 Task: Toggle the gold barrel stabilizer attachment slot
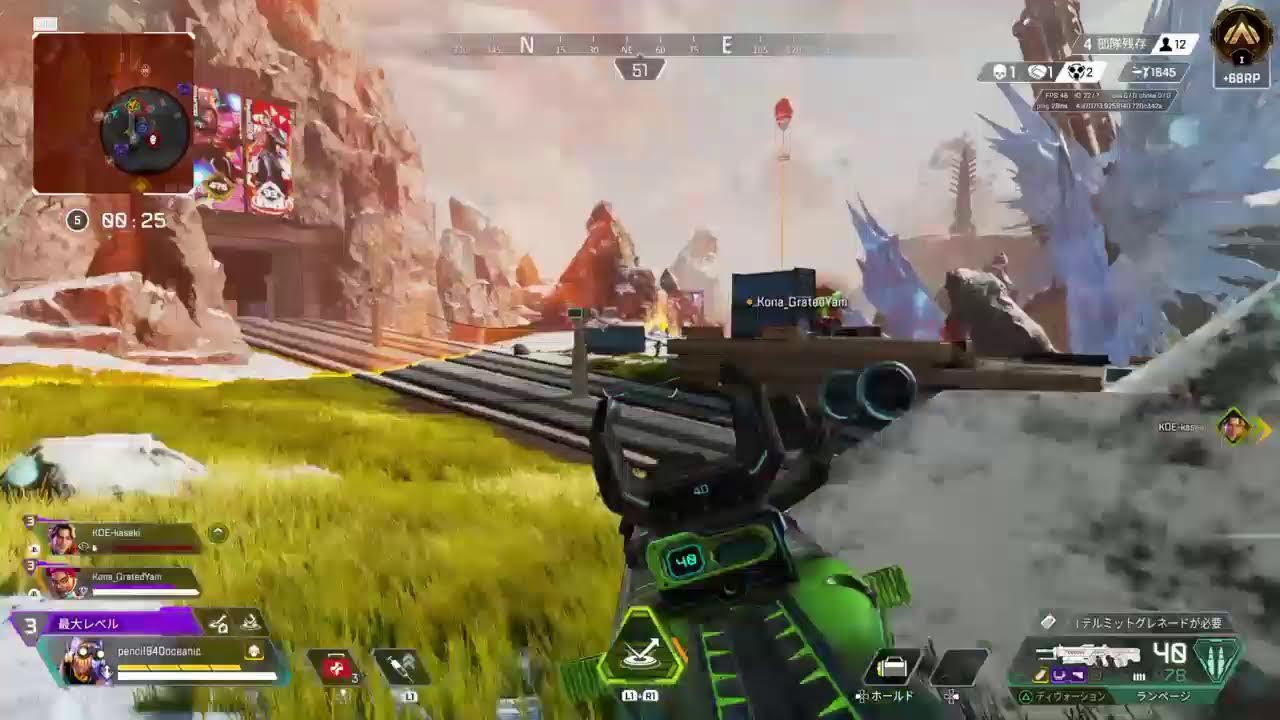pos(1039,674)
